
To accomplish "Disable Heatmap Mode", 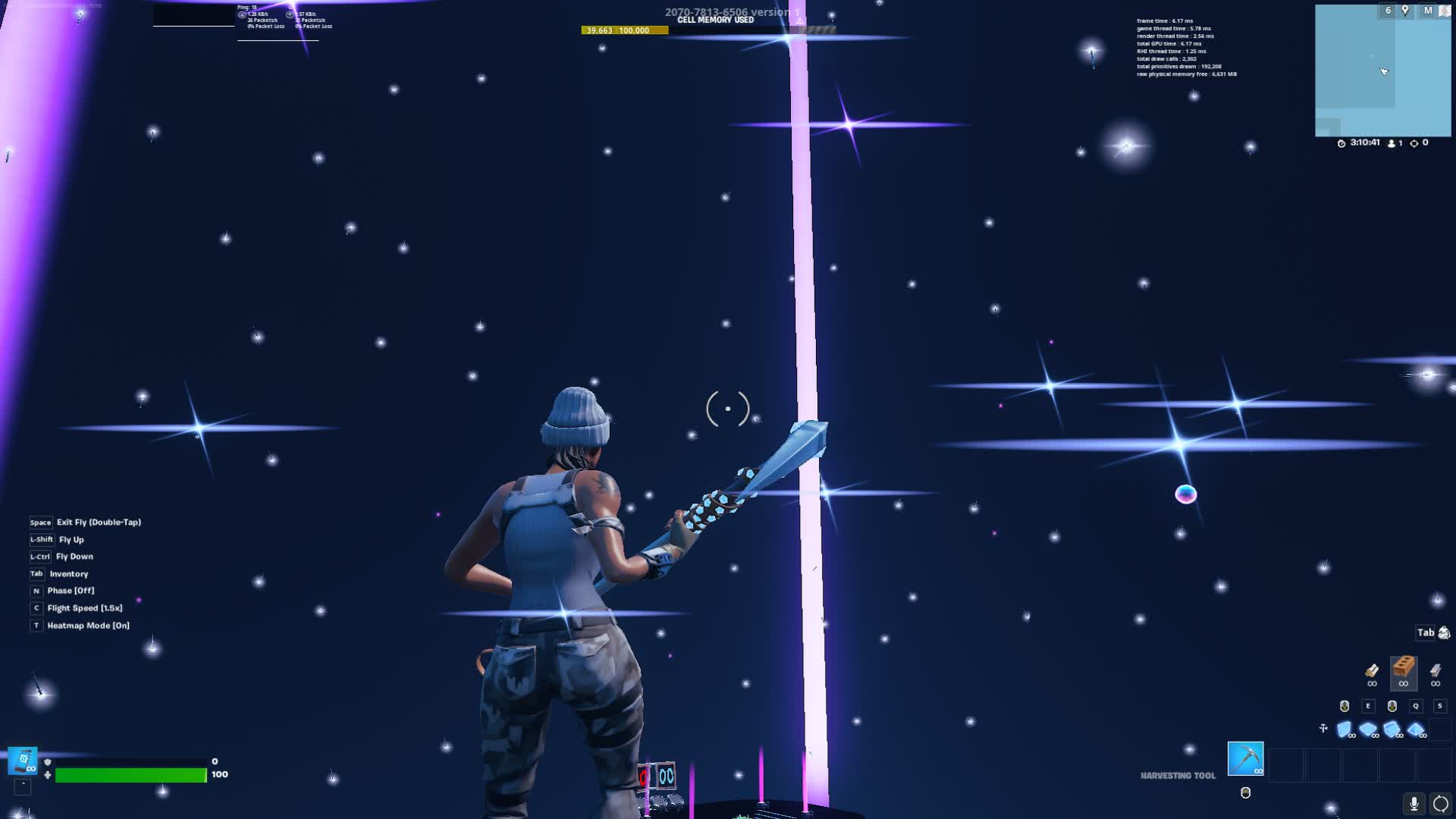I will [x=87, y=624].
